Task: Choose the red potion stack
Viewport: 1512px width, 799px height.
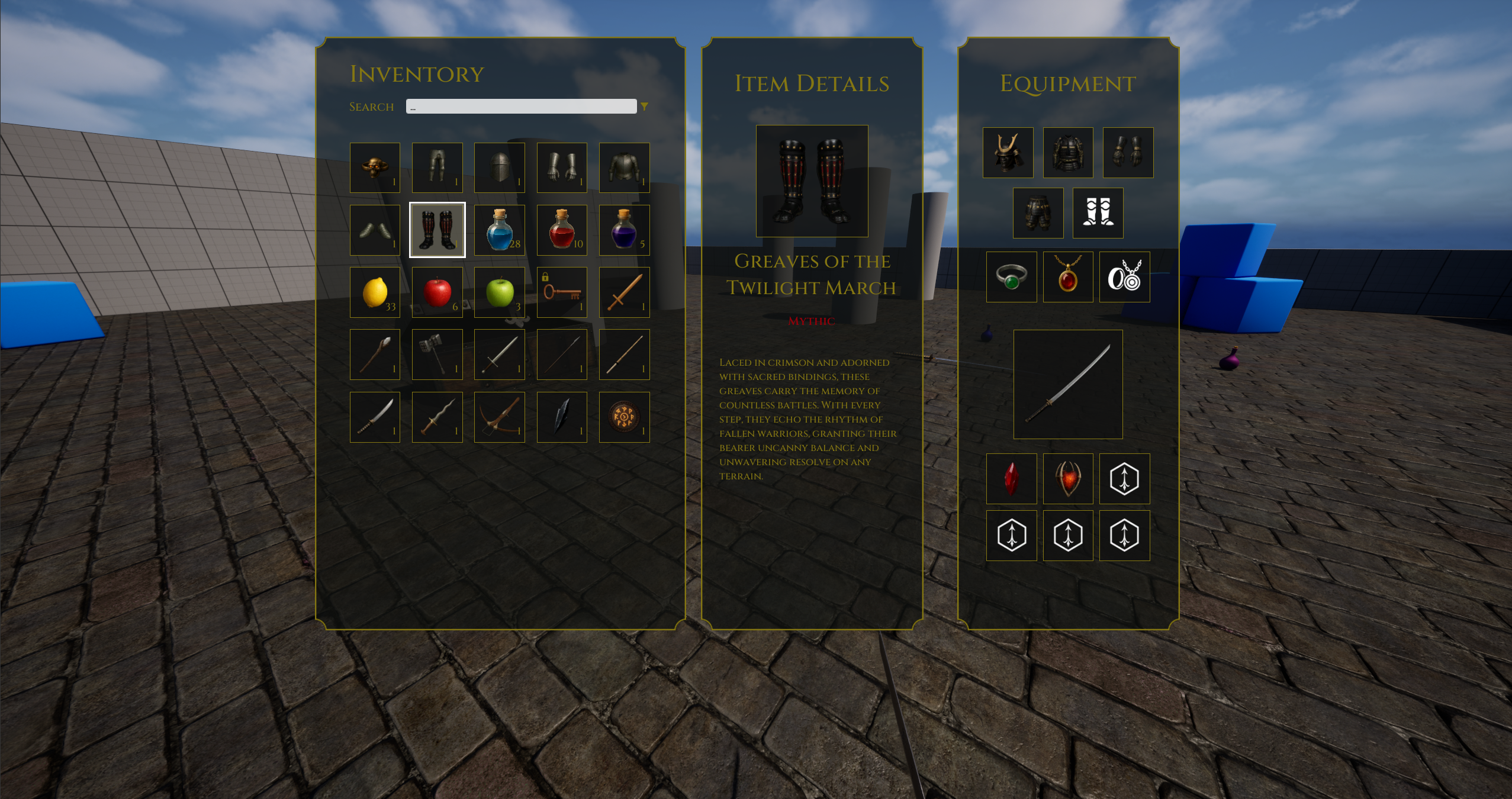Action: coord(562,230)
